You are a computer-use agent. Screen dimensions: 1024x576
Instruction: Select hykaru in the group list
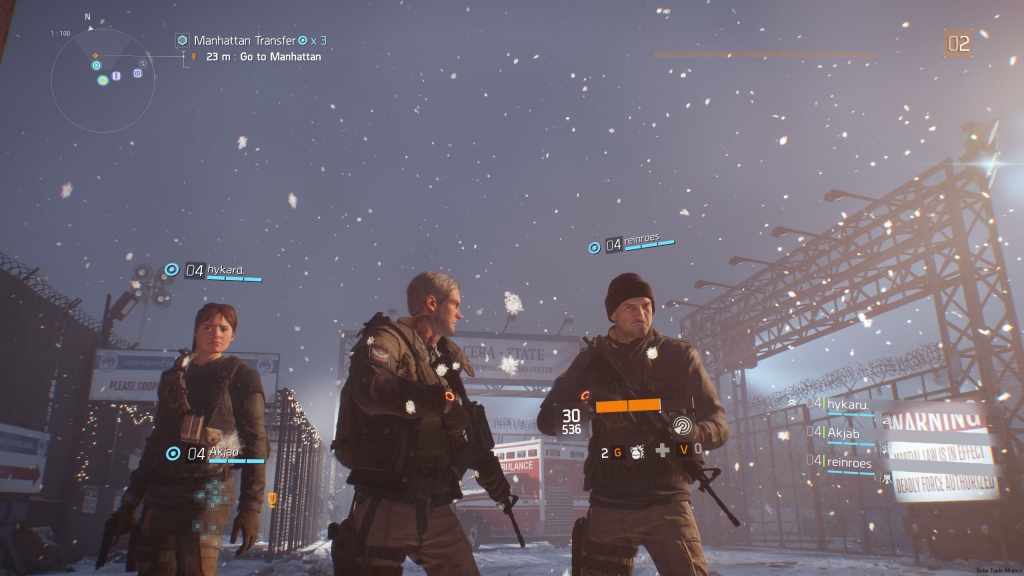pyautogui.click(x=846, y=403)
